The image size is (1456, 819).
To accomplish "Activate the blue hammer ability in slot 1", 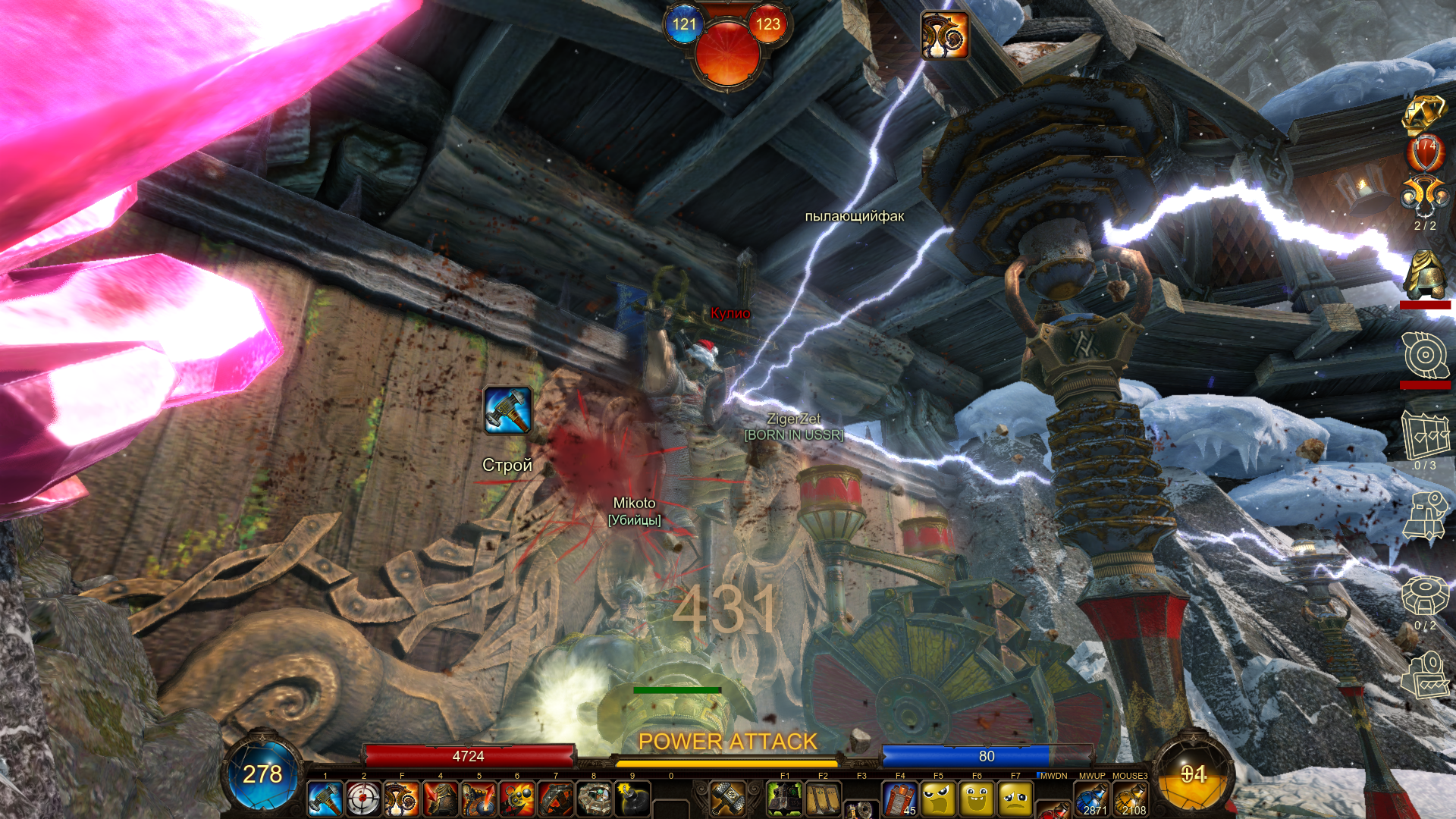I will (325, 799).
